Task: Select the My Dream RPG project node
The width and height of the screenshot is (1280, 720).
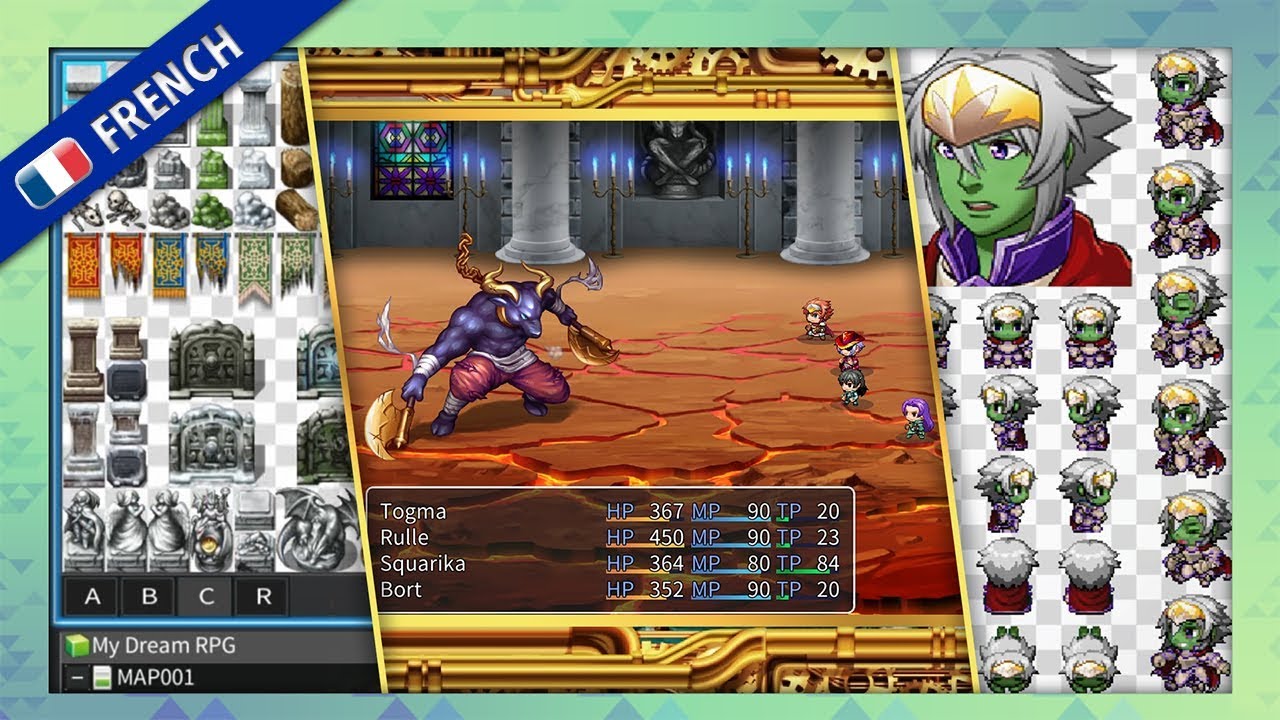Action: 163,646
